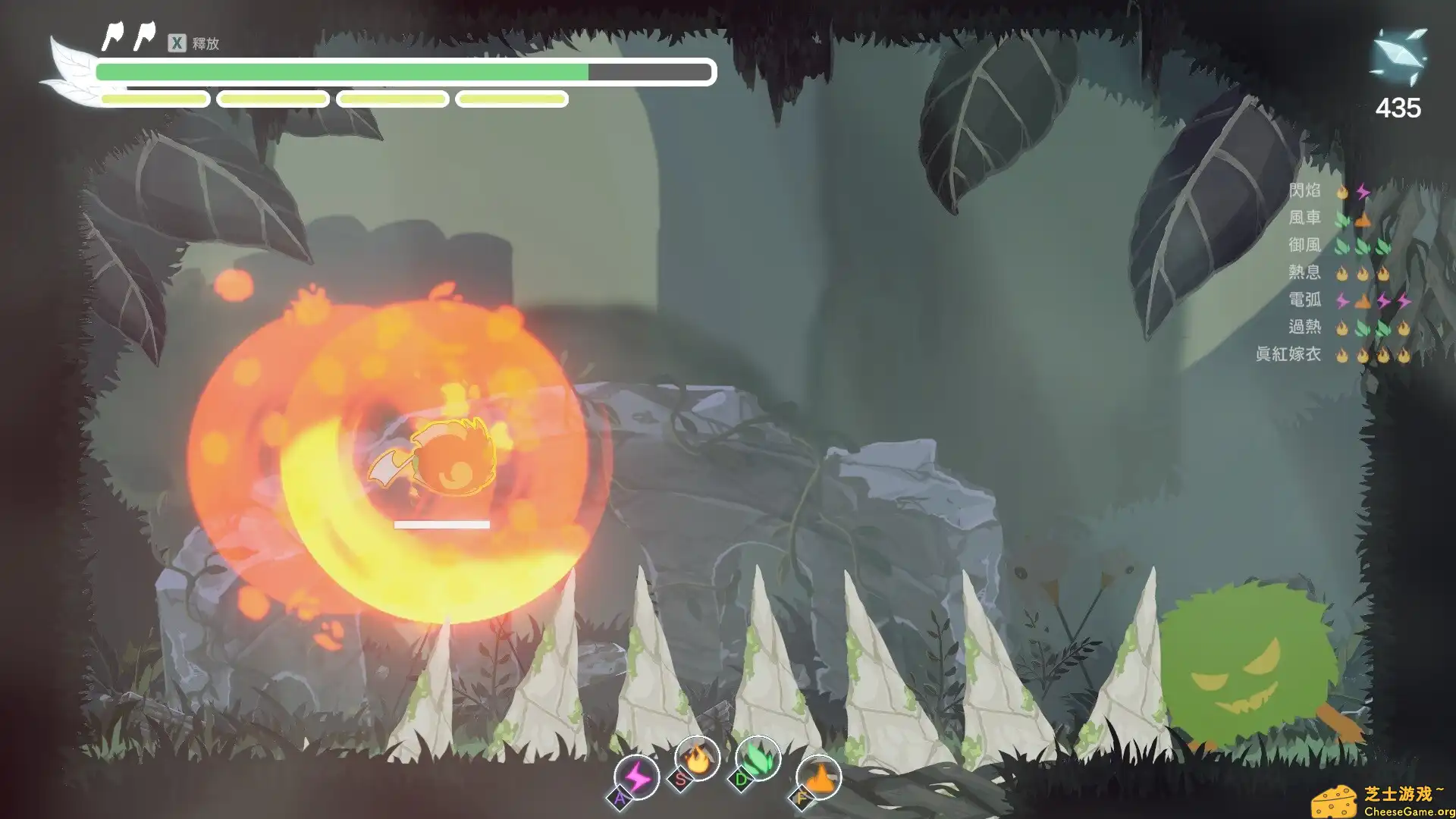The height and width of the screenshot is (819, 1456).
Task: Select the 熱息 combo entry
Action: 1304,272
